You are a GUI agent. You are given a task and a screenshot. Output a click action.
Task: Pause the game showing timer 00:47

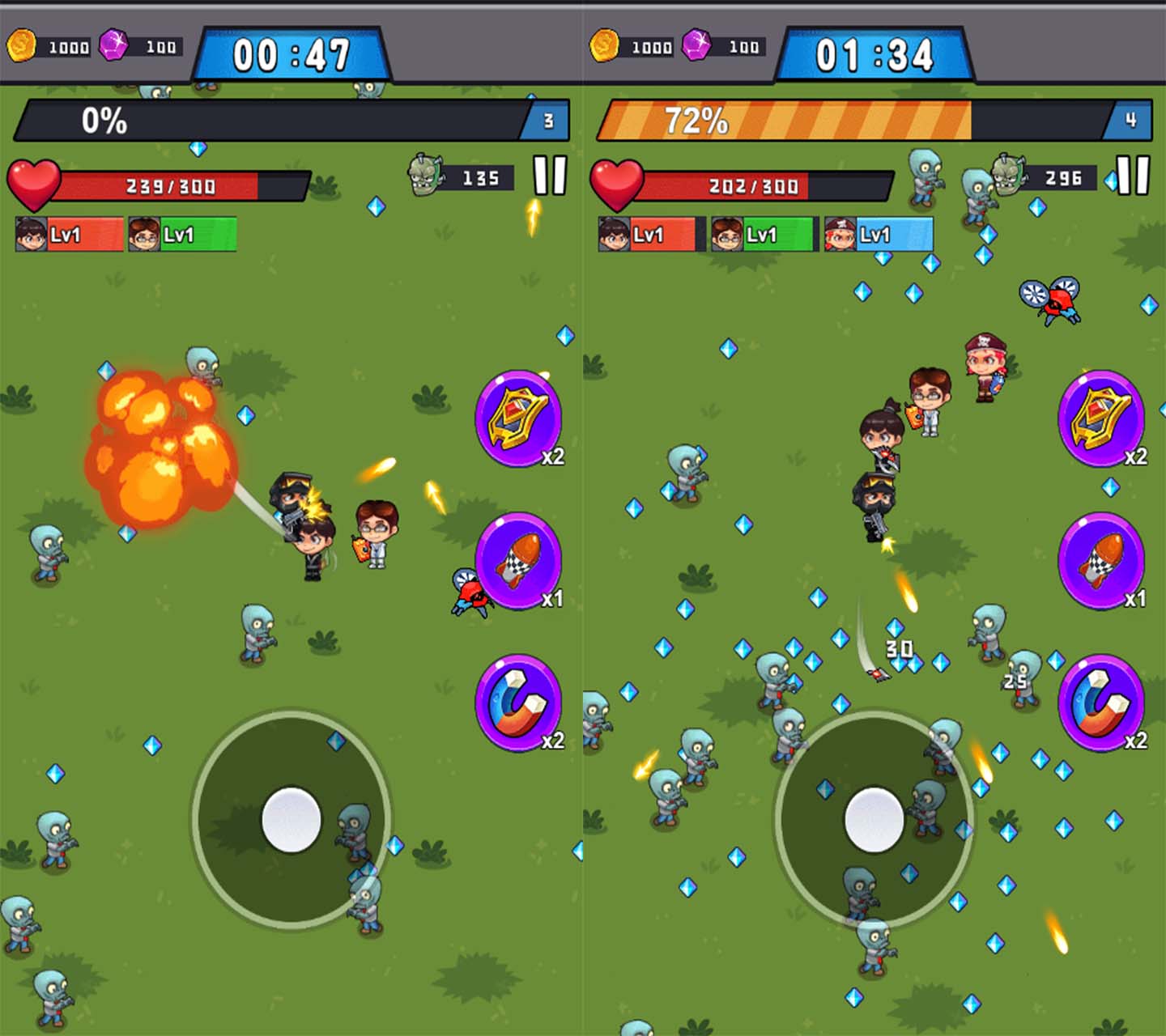point(550,175)
